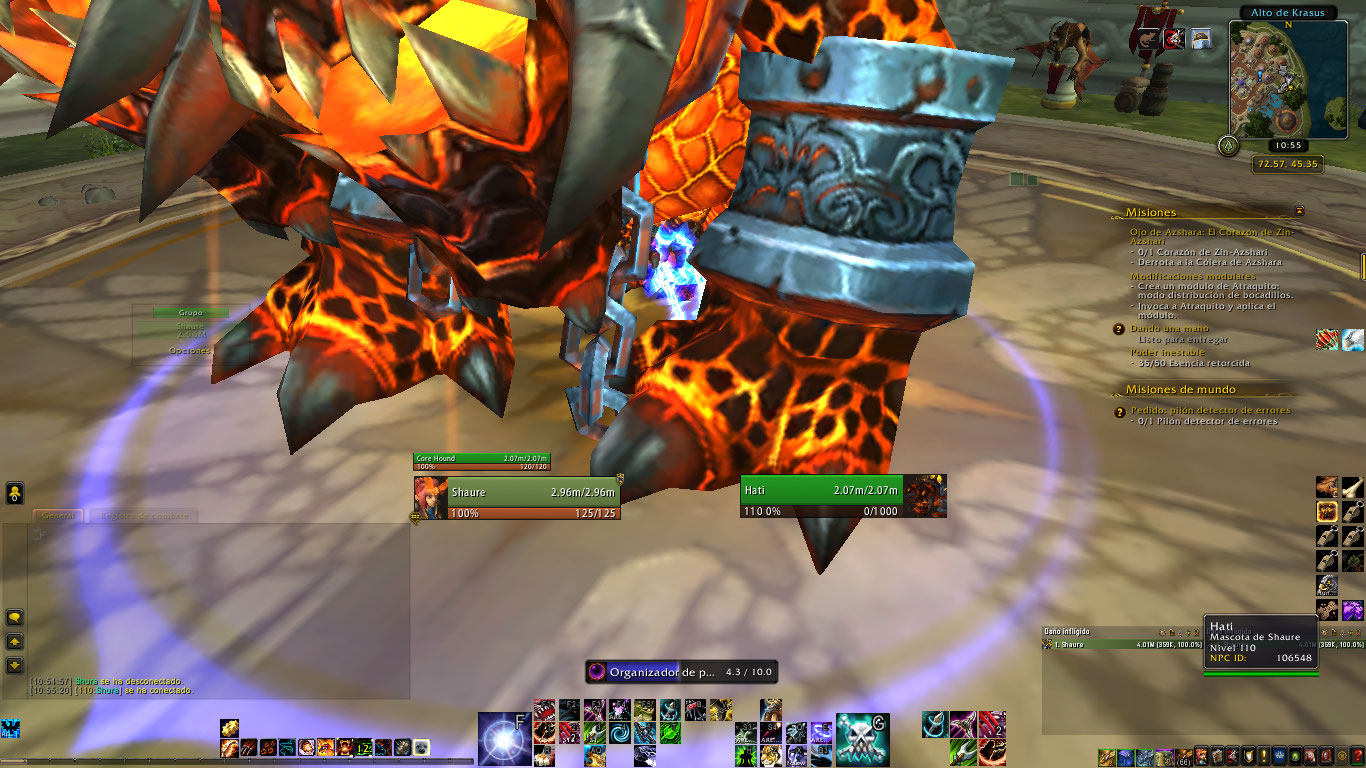
Task: Activate the large skull ability marked G
Action: point(862,738)
